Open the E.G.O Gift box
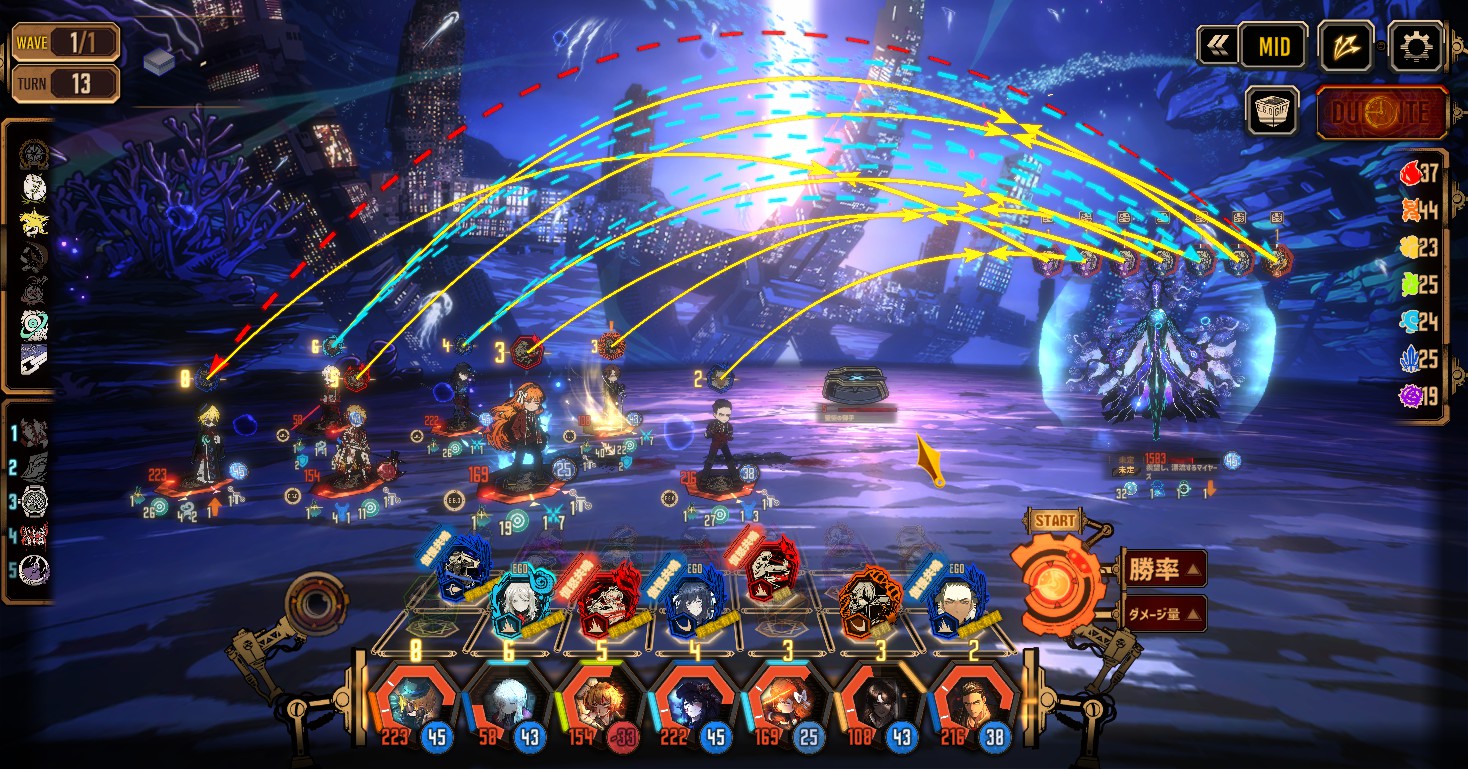Viewport: 1468px width, 769px height. click(1272, 111)
